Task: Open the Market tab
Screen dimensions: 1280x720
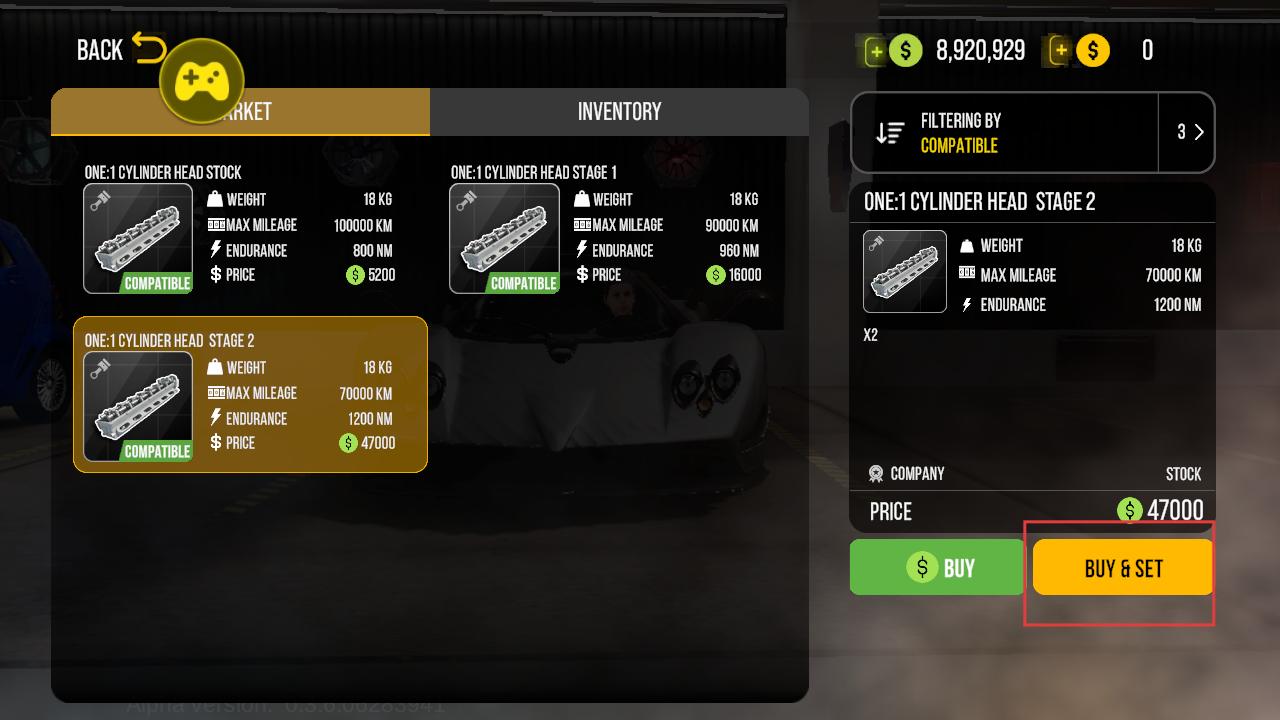Action: click(300, 111)
